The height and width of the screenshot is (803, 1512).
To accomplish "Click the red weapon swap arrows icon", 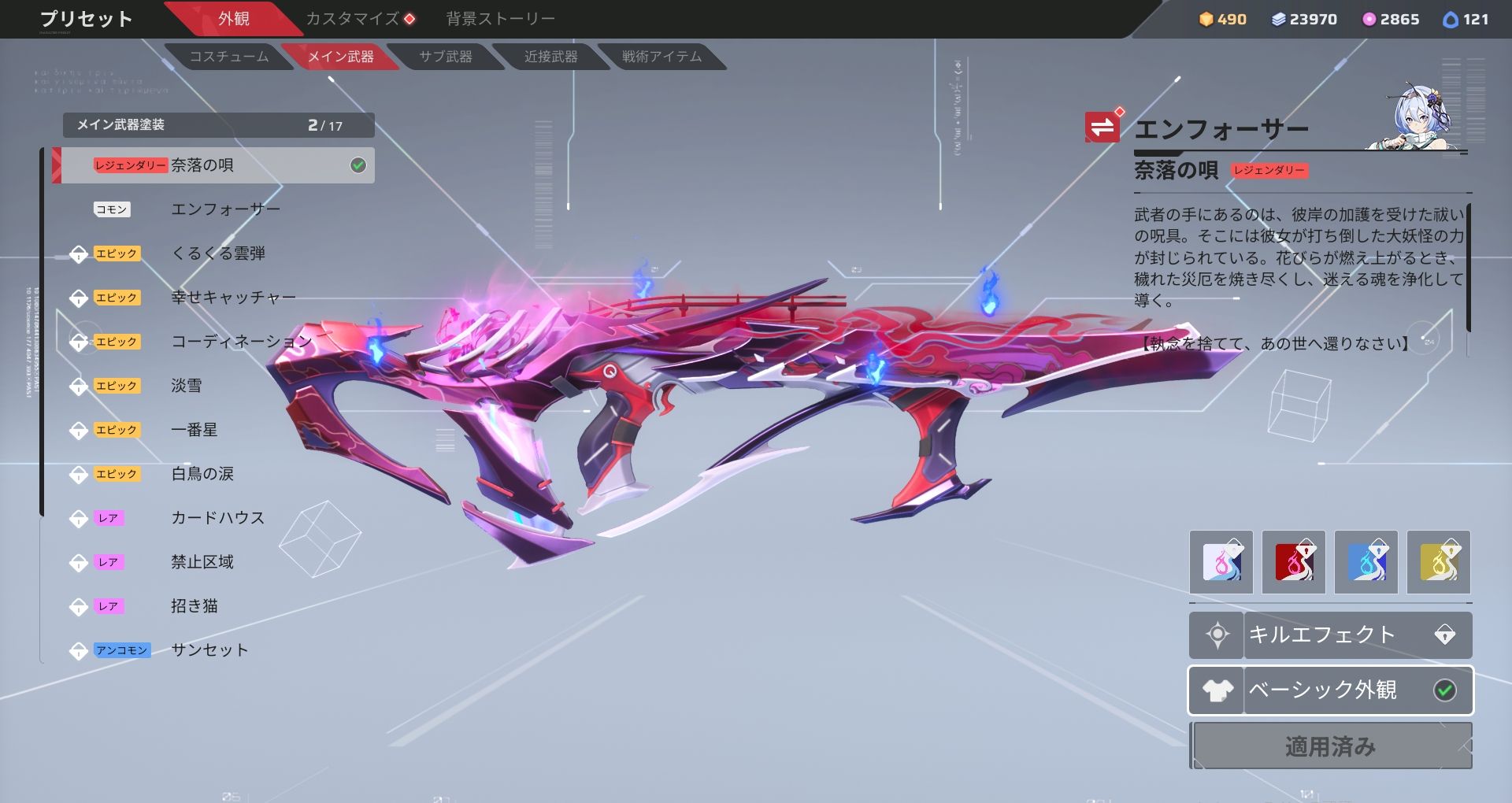I will [1102, 127].
